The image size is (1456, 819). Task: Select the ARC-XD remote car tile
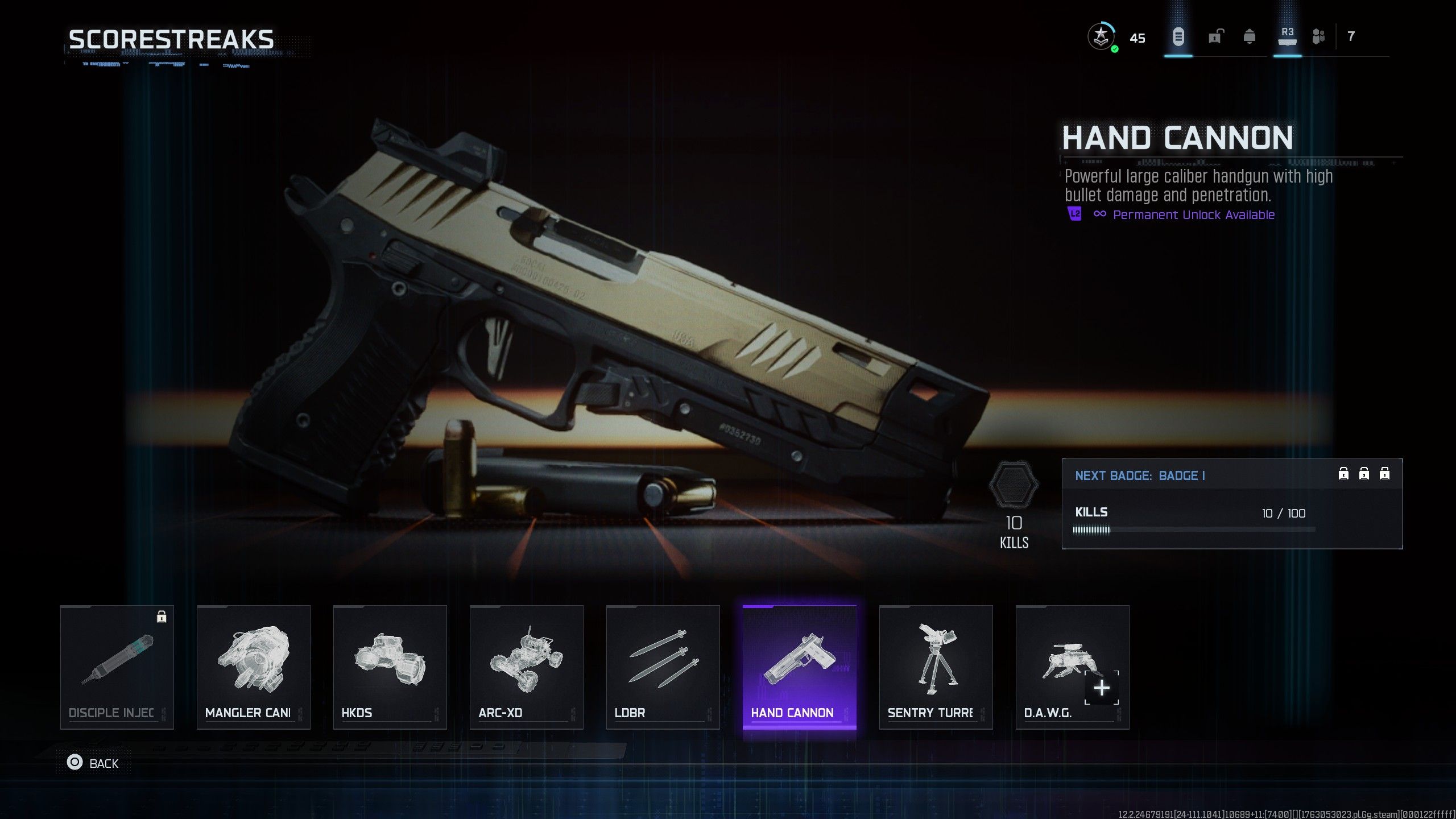pyautogui.click(x=527, y=667)
